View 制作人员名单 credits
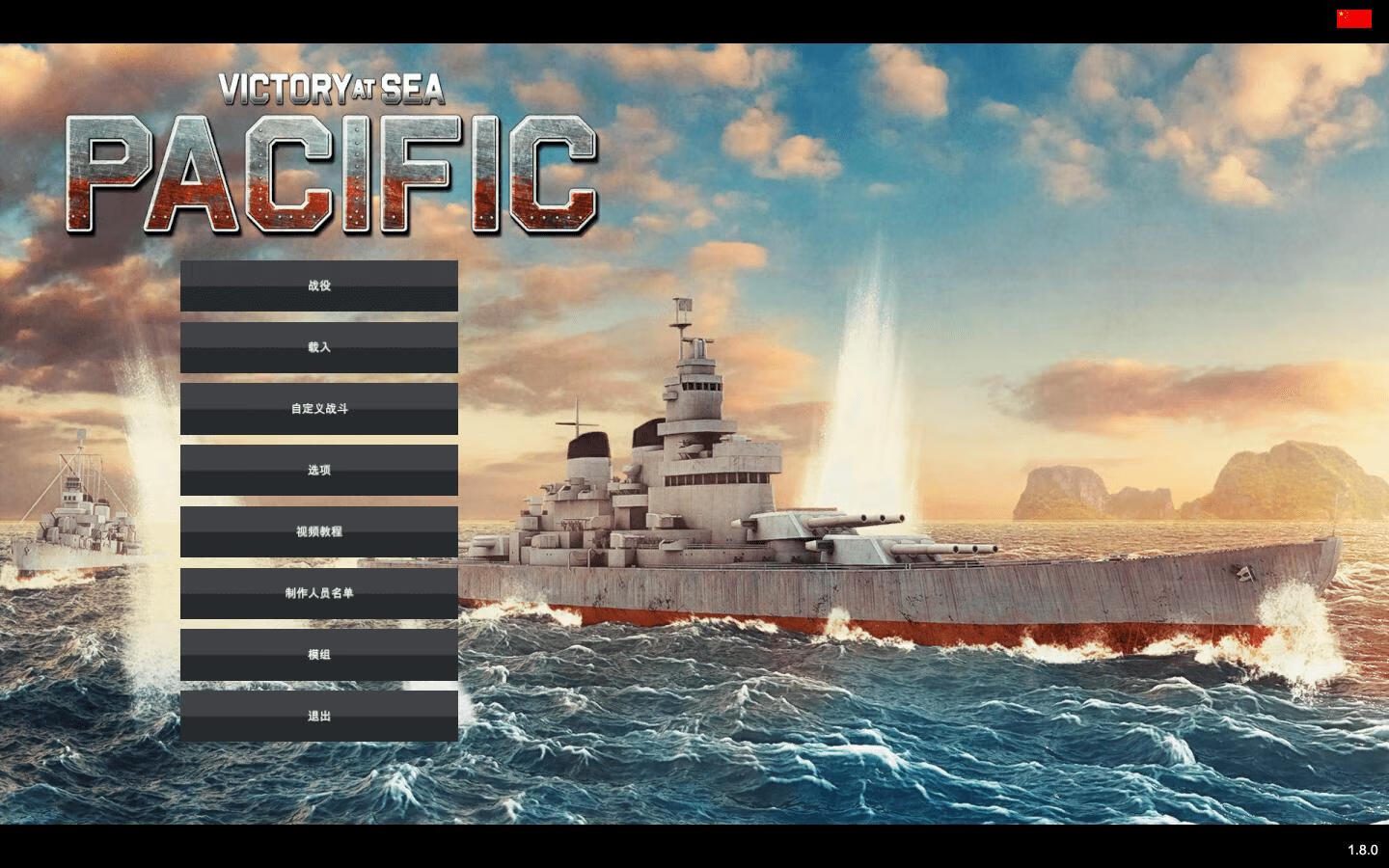 tap(319, 593)
